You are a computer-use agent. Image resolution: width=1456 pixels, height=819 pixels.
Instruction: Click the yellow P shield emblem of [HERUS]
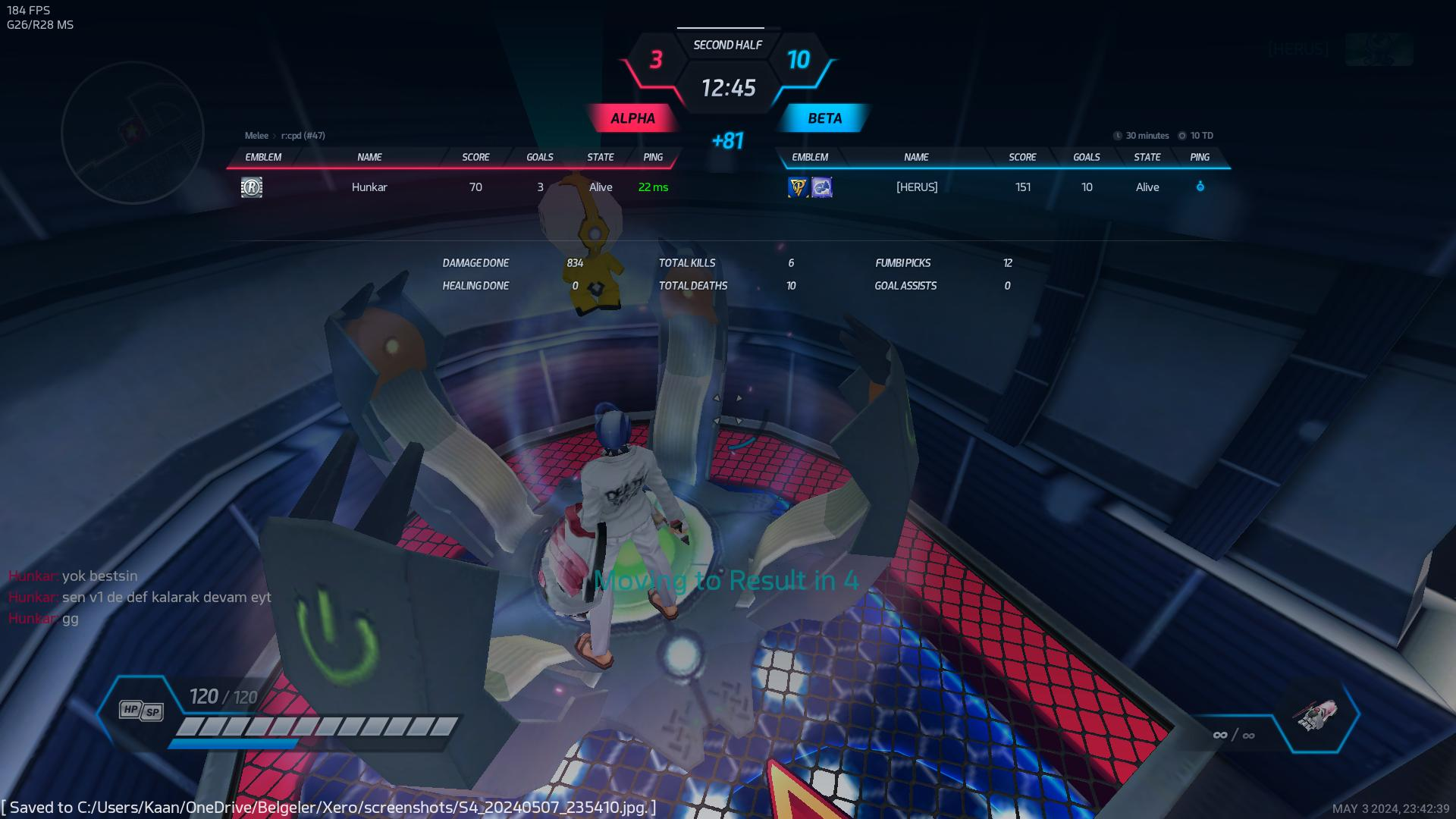tap(798, 187)
